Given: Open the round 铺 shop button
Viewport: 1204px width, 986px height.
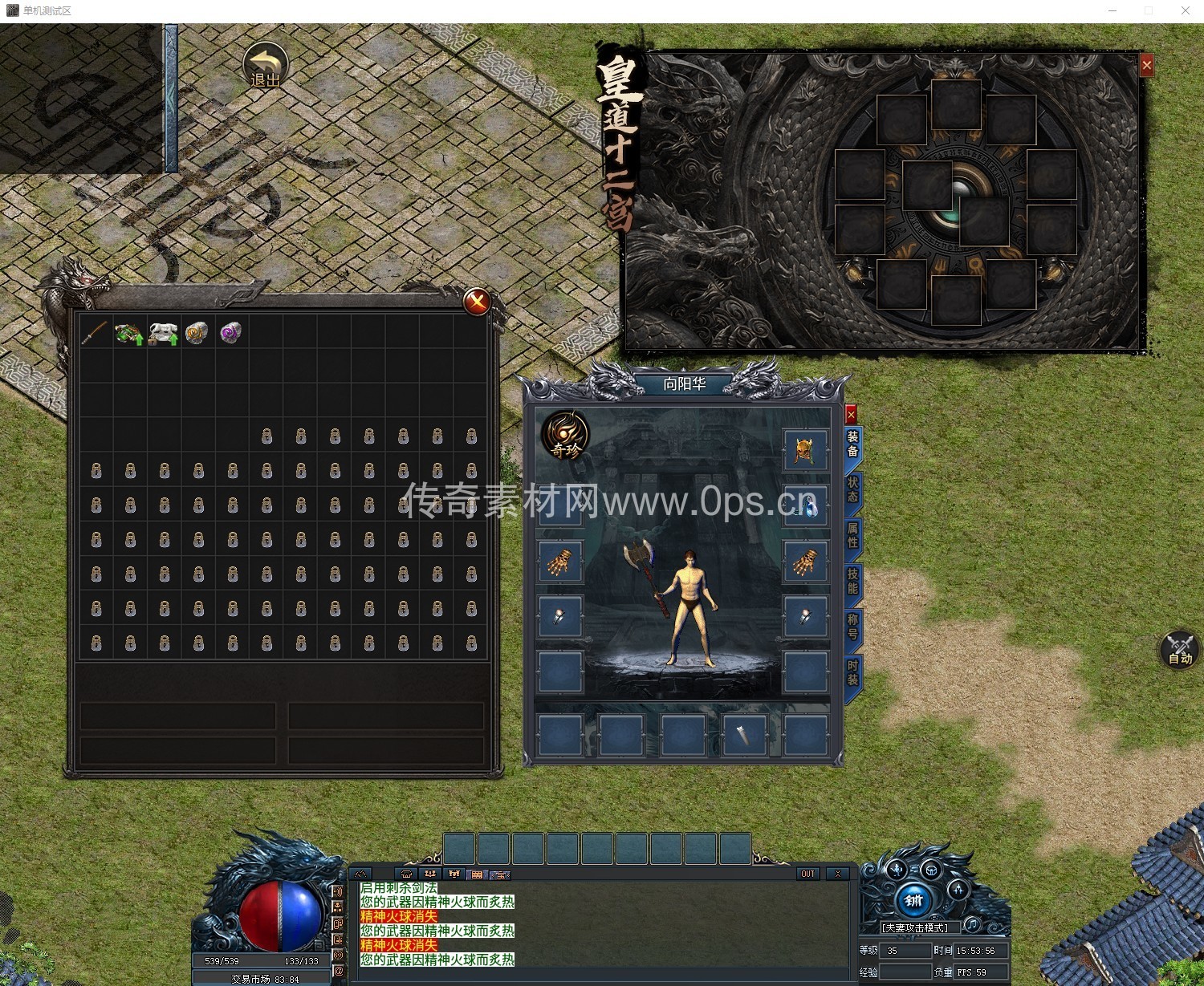Looking at the screenshot, I should 913,900.
